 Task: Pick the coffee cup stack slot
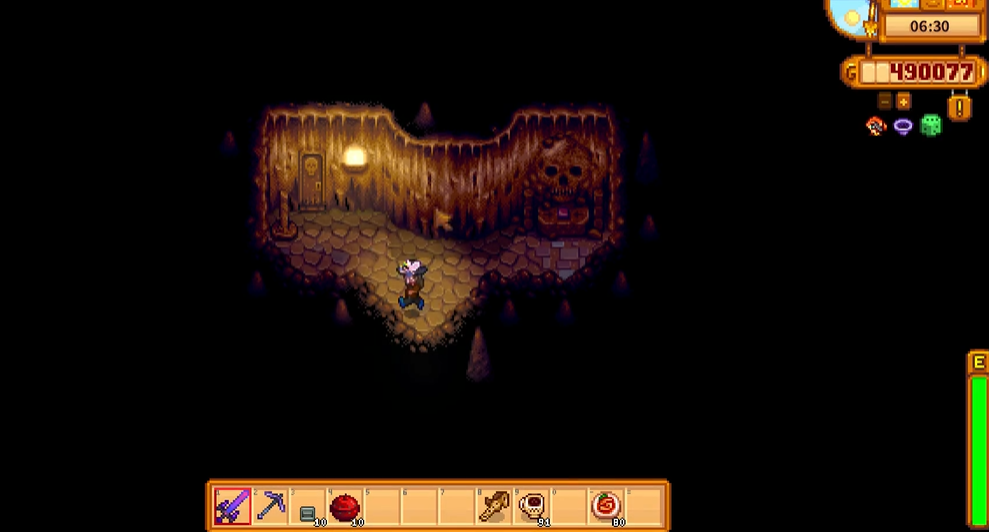point(532,507)
